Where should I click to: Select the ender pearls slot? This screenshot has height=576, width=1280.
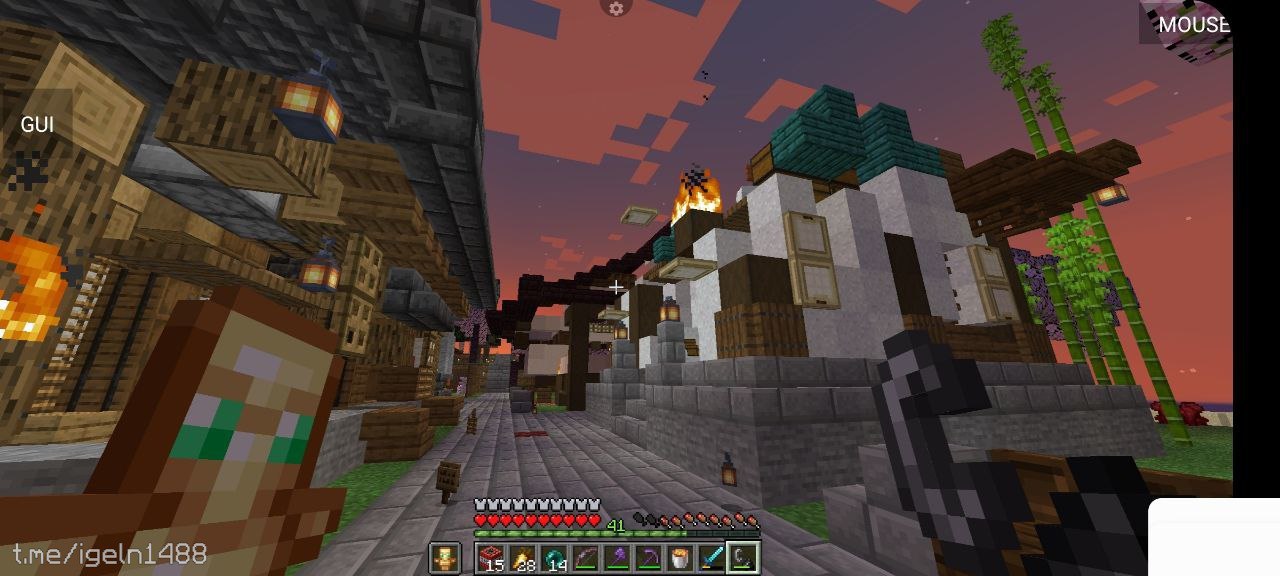(x=554, y=558)
